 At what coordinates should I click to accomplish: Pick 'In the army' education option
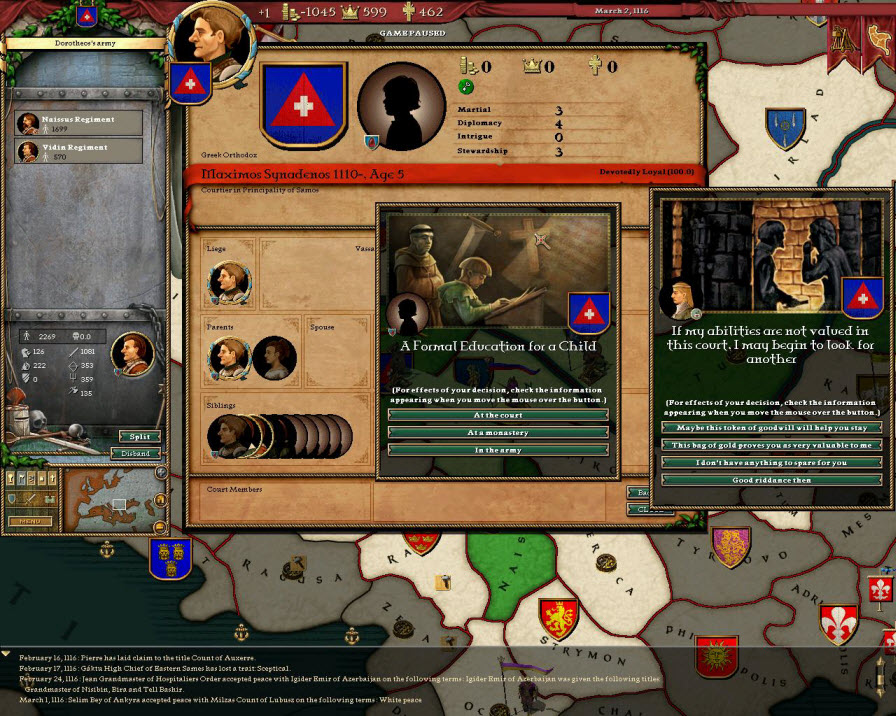click(x=498, y=450)
